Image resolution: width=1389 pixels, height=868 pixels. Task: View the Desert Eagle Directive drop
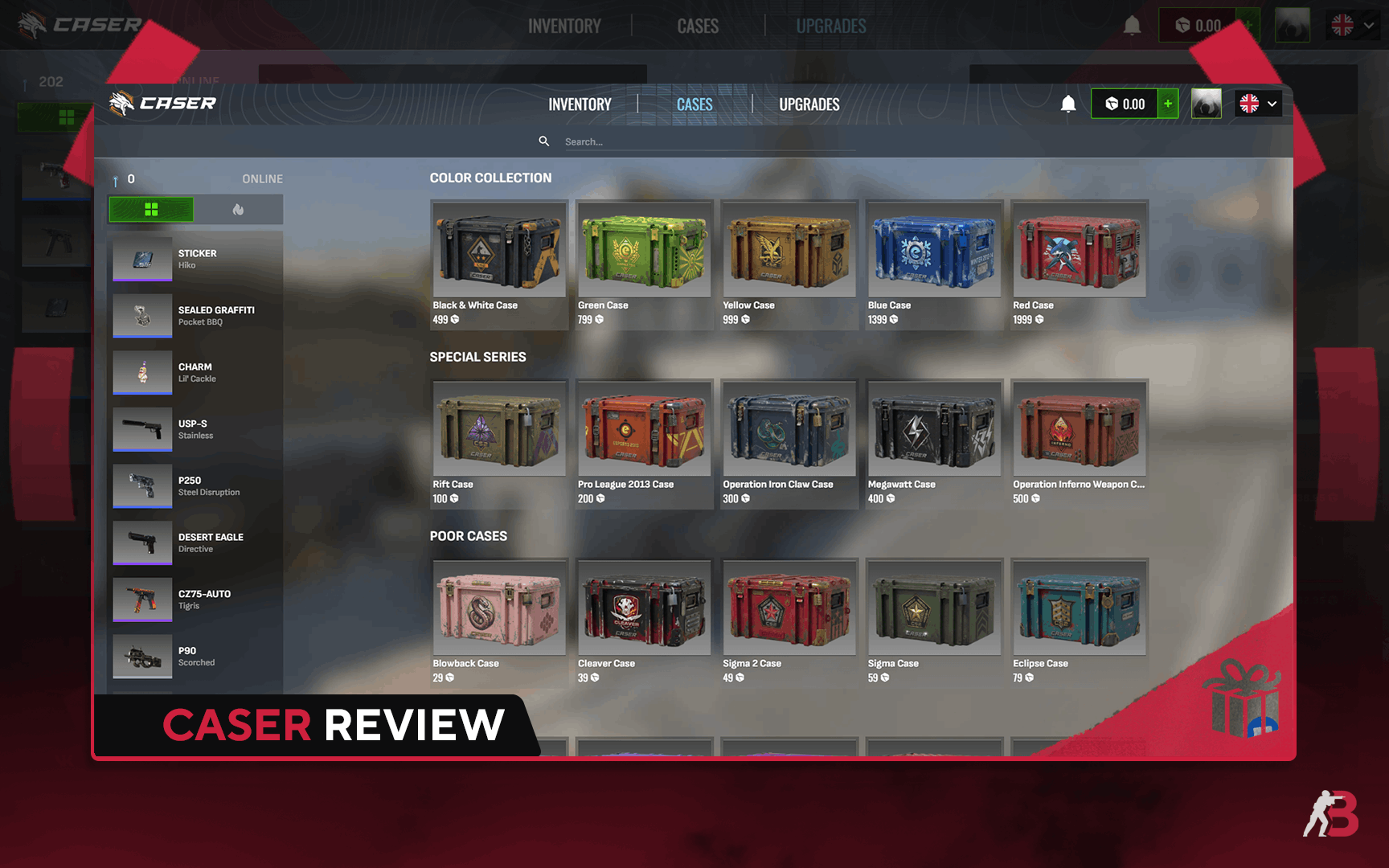pos(197,542)
